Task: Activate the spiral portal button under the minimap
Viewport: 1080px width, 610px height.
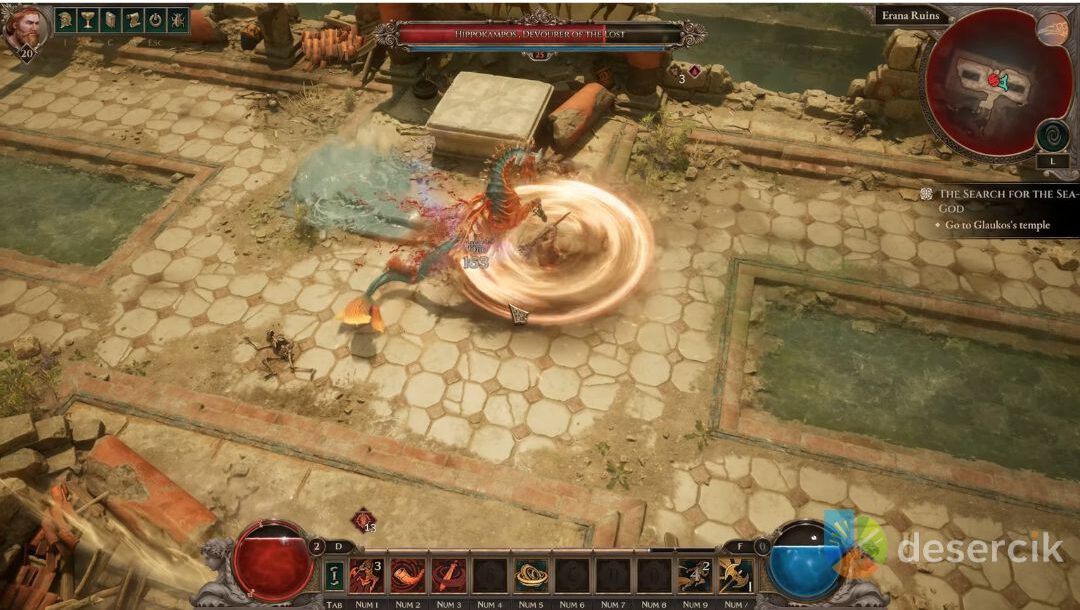Action: [x=1052, y=135]
